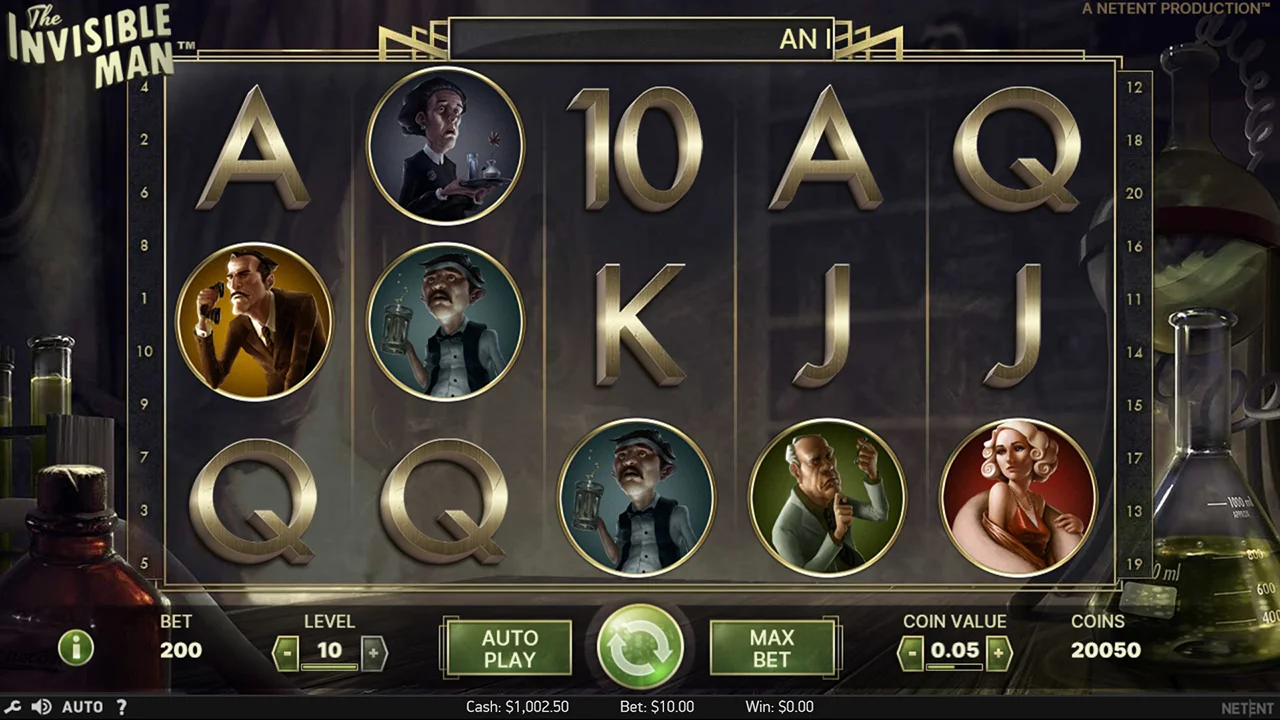
Task: Open the AUTO options in bottom bar
Action: 82,707
